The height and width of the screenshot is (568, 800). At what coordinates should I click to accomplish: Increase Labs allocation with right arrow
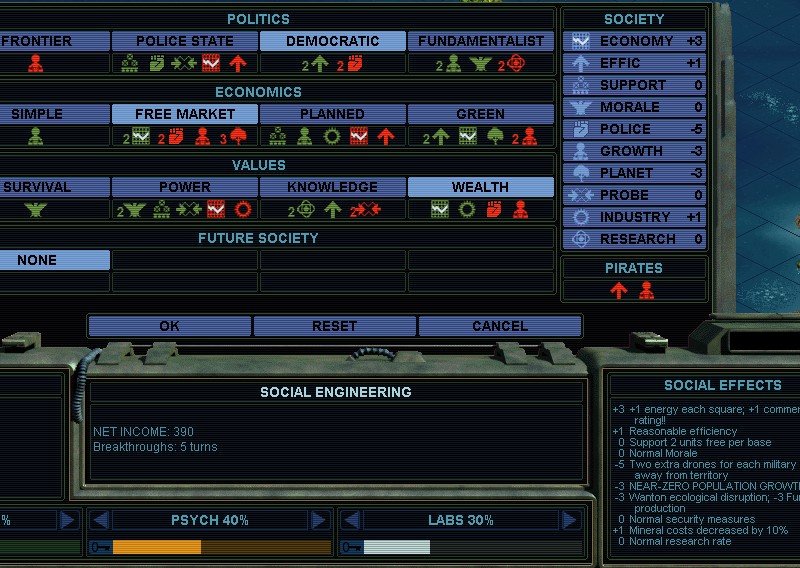570,520
